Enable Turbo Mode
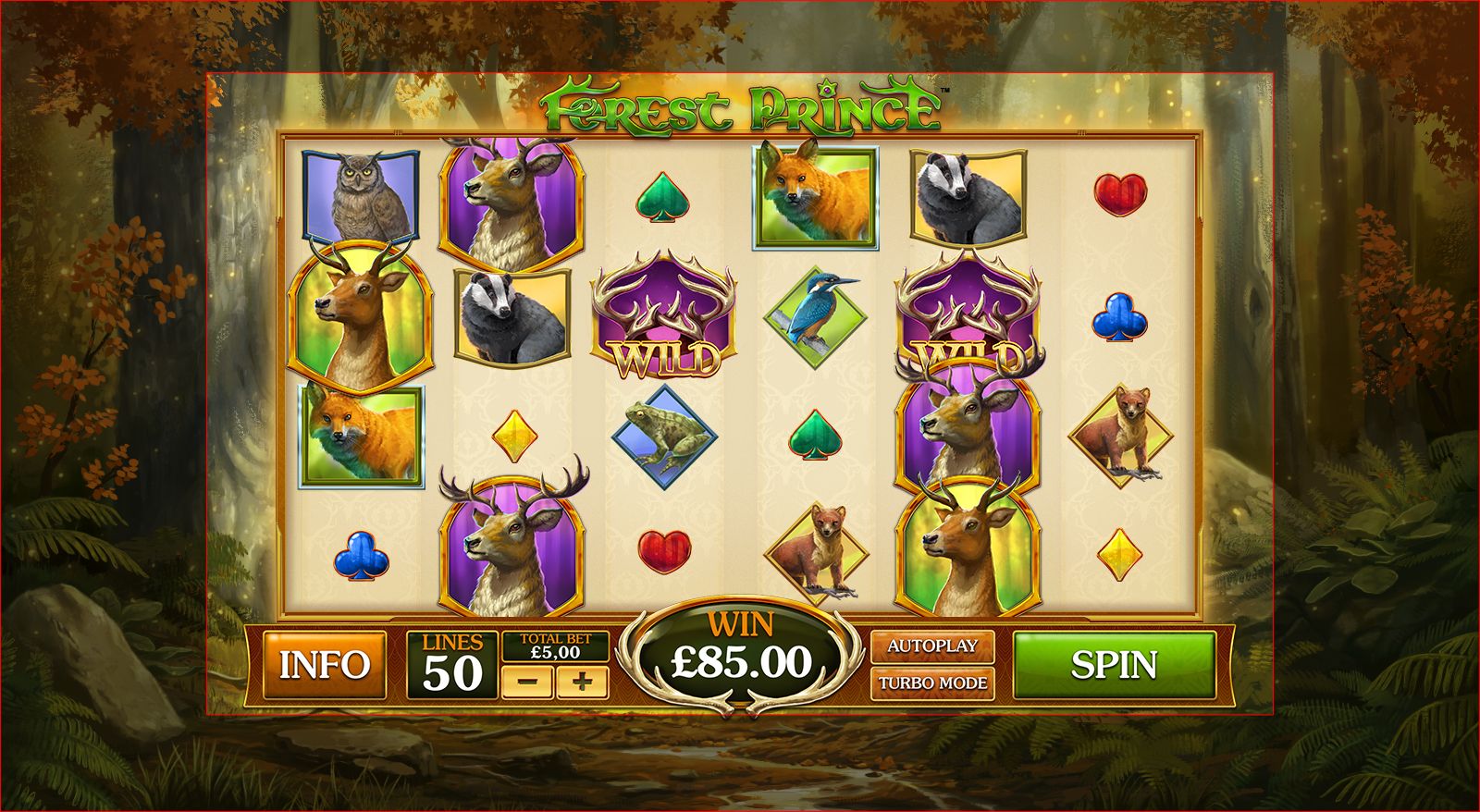Image resolution: width=1480 pixels, height=812 pixels. pos(934,685)
